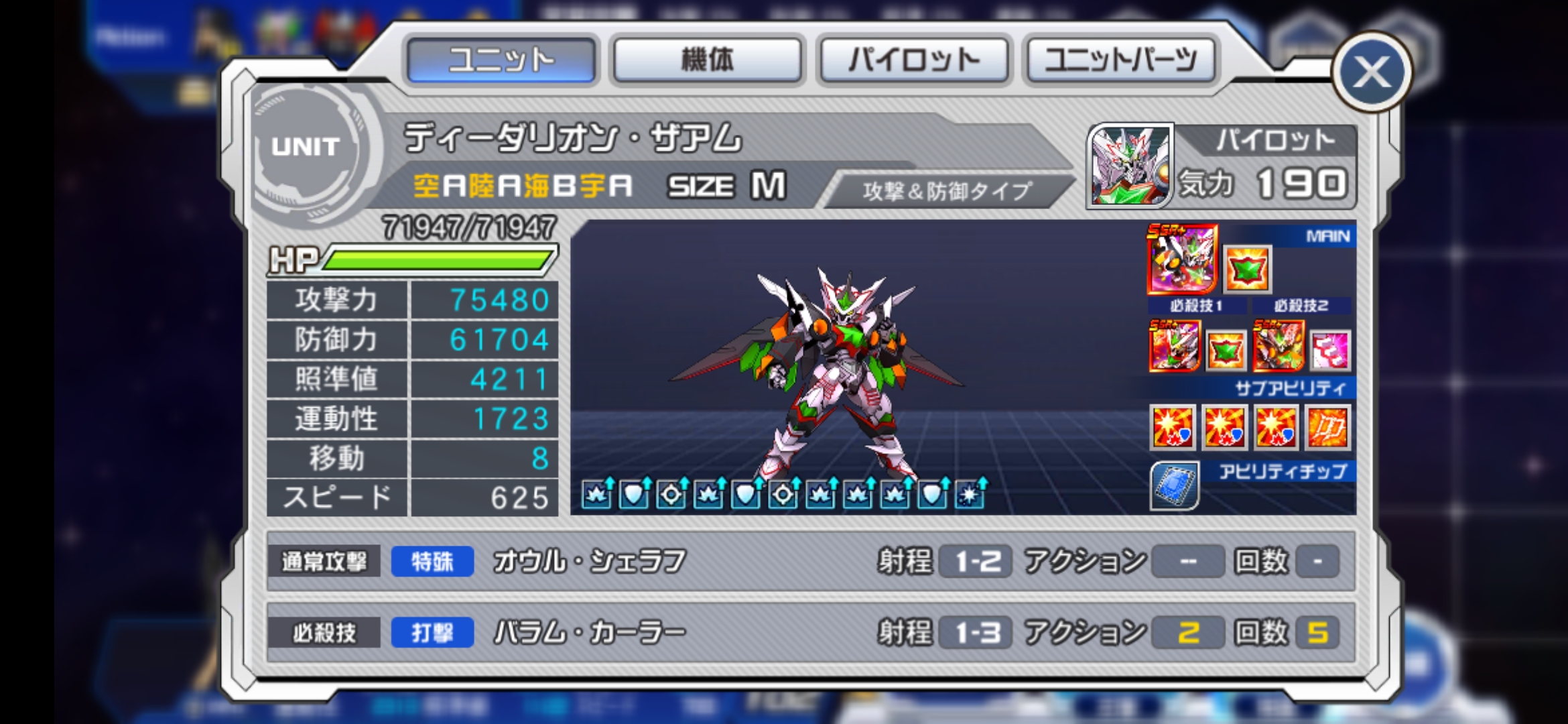Open the 機体 tab
The width and height of the screenshot is (1568, 724).
(x=707, y=60)
